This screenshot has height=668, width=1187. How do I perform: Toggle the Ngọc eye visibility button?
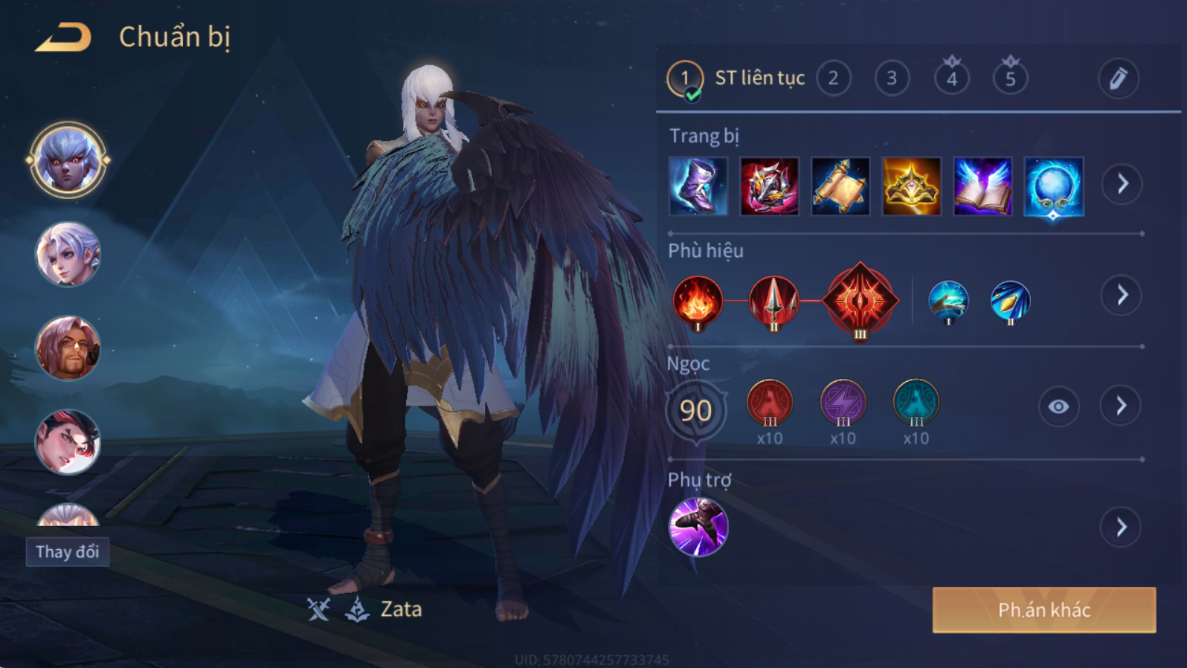click(x=1058, y=406)
